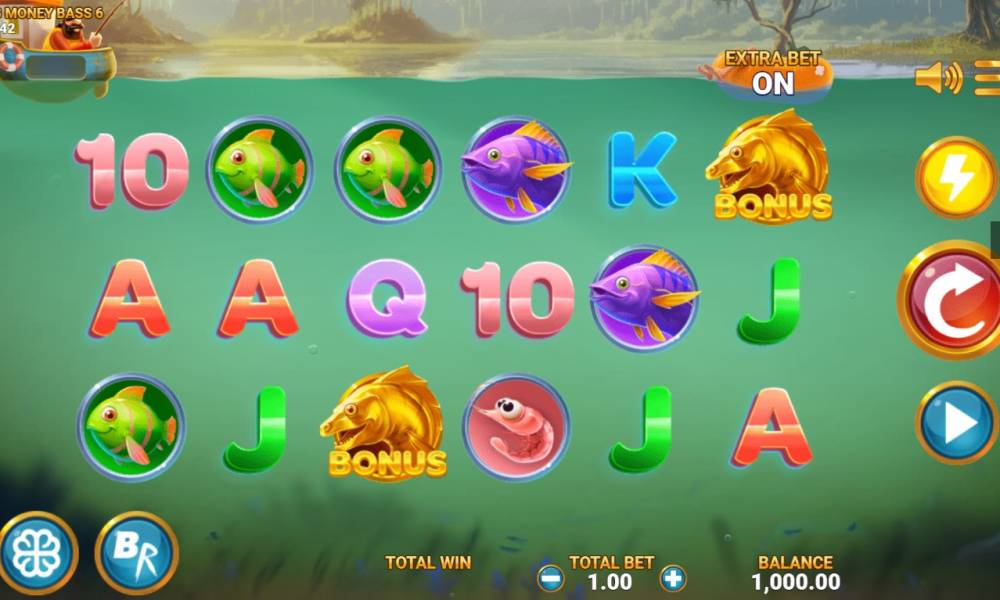Viewport: 1000px width, 600px height.
Task: Open the hamburger menu
Action: [987, 78]
